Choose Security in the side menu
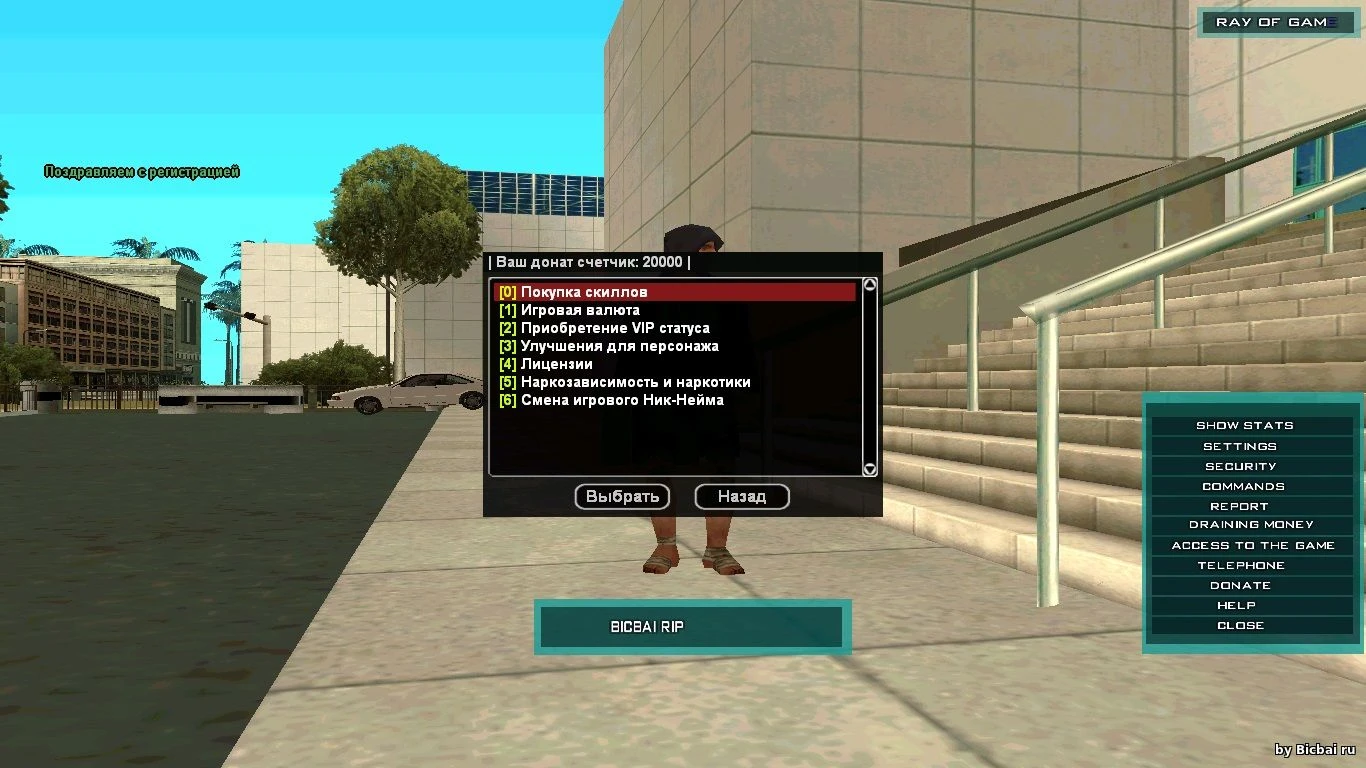Image resolution: width=1366 pixels, height=768 pixels. 1241,466
